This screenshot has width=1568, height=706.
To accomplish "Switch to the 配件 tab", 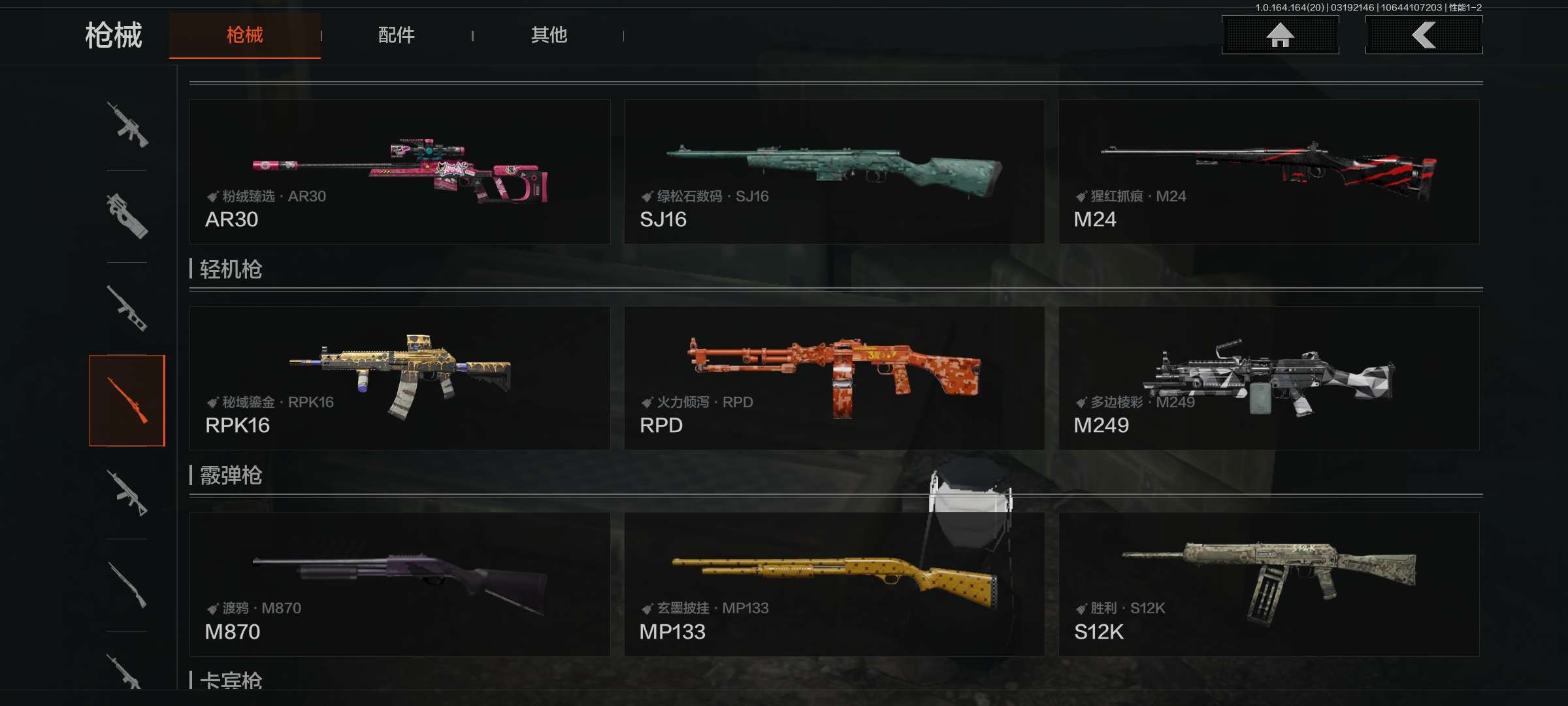I will click(396, 35).
